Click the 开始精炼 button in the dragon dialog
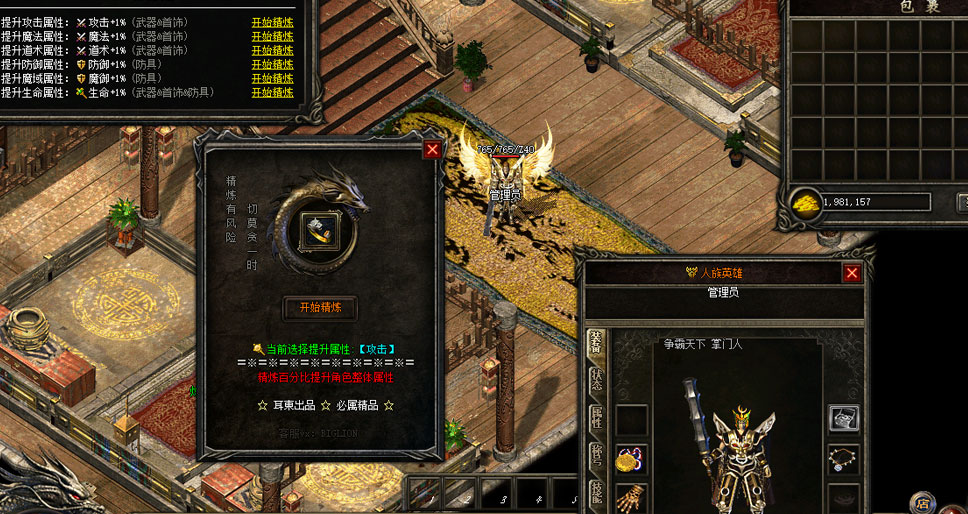This screenshot has width=968, height=514. pos(320,307)
